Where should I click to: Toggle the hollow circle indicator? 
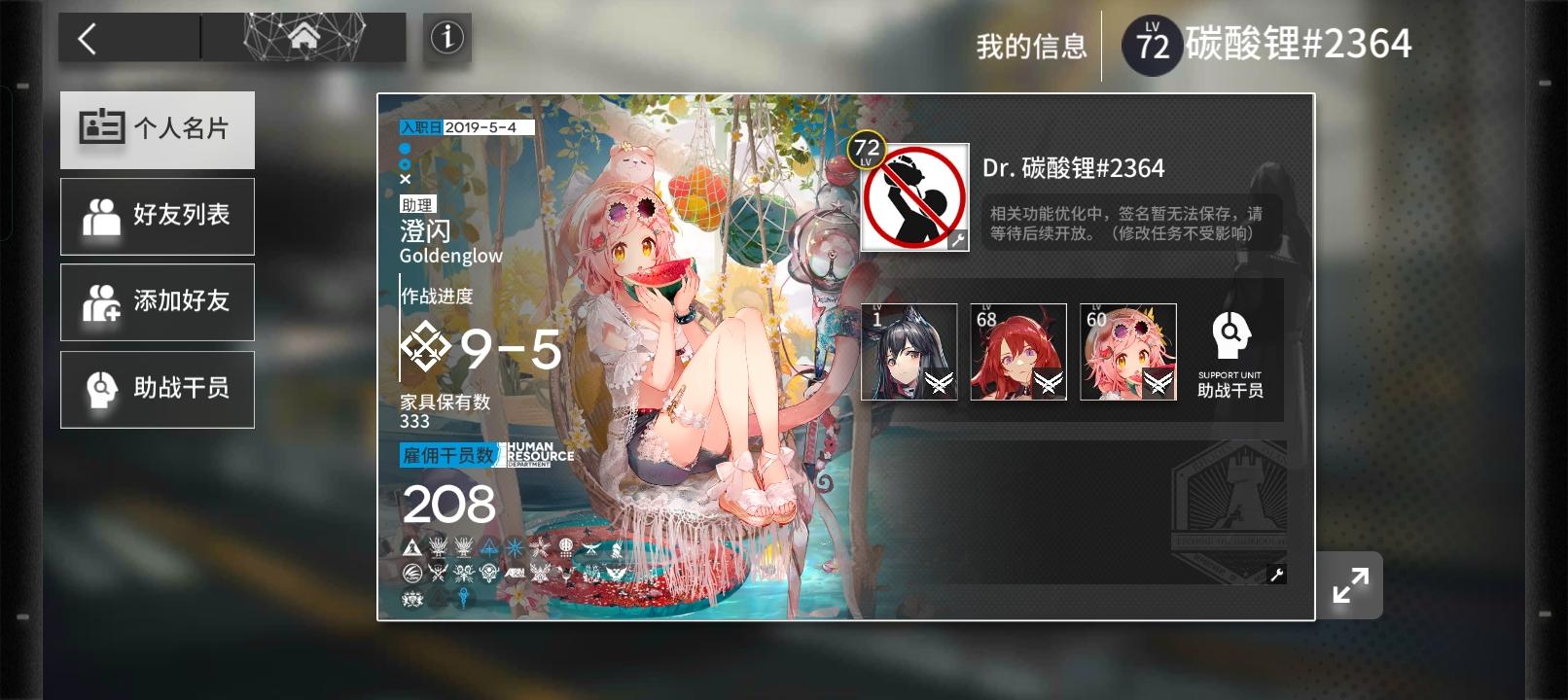coord(404,164)
